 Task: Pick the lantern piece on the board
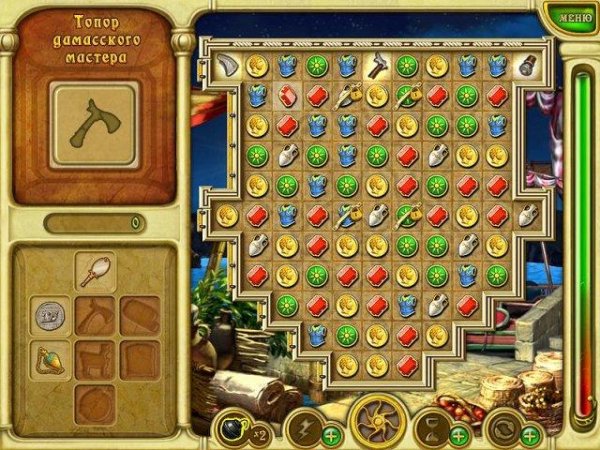point(527,66)
